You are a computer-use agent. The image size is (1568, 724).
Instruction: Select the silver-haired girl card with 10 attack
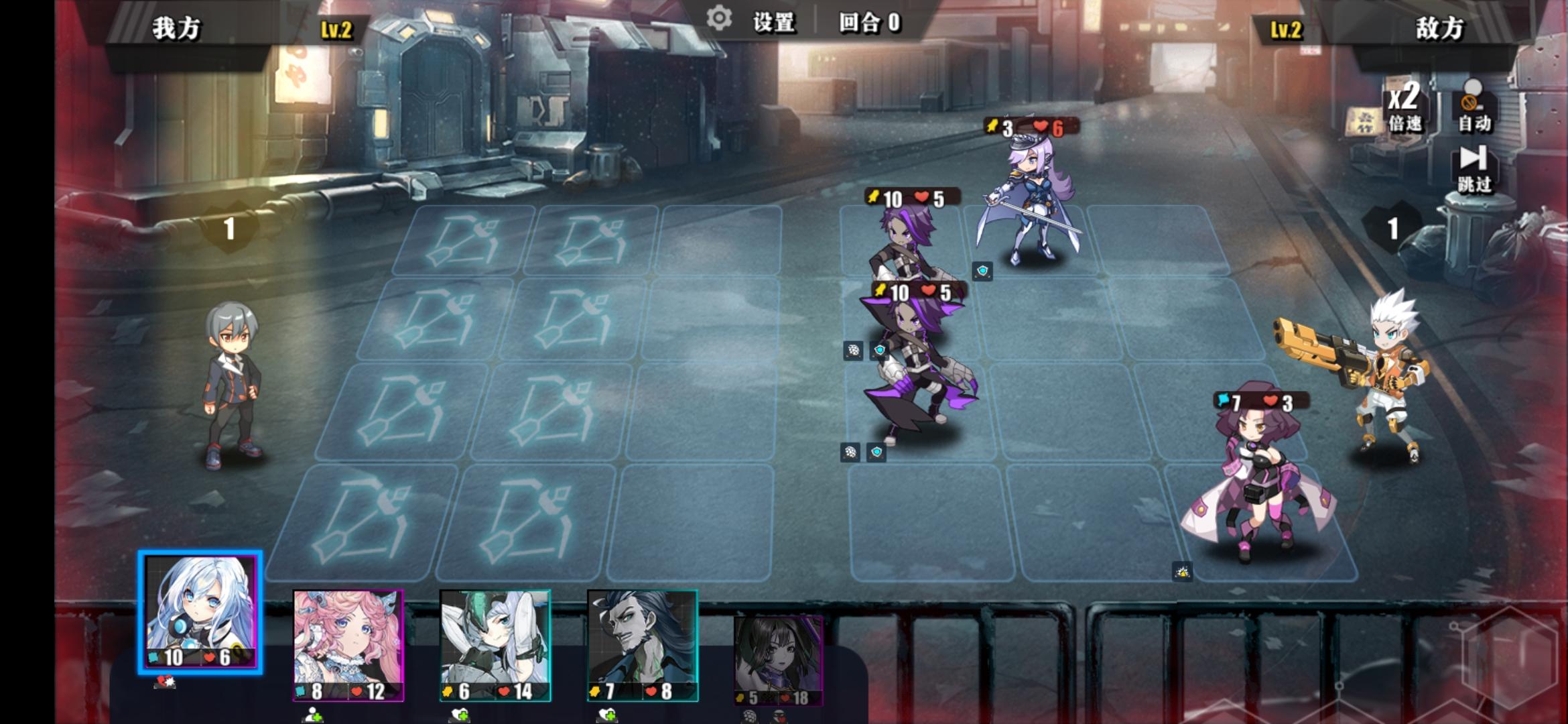(x=200, y=611)
